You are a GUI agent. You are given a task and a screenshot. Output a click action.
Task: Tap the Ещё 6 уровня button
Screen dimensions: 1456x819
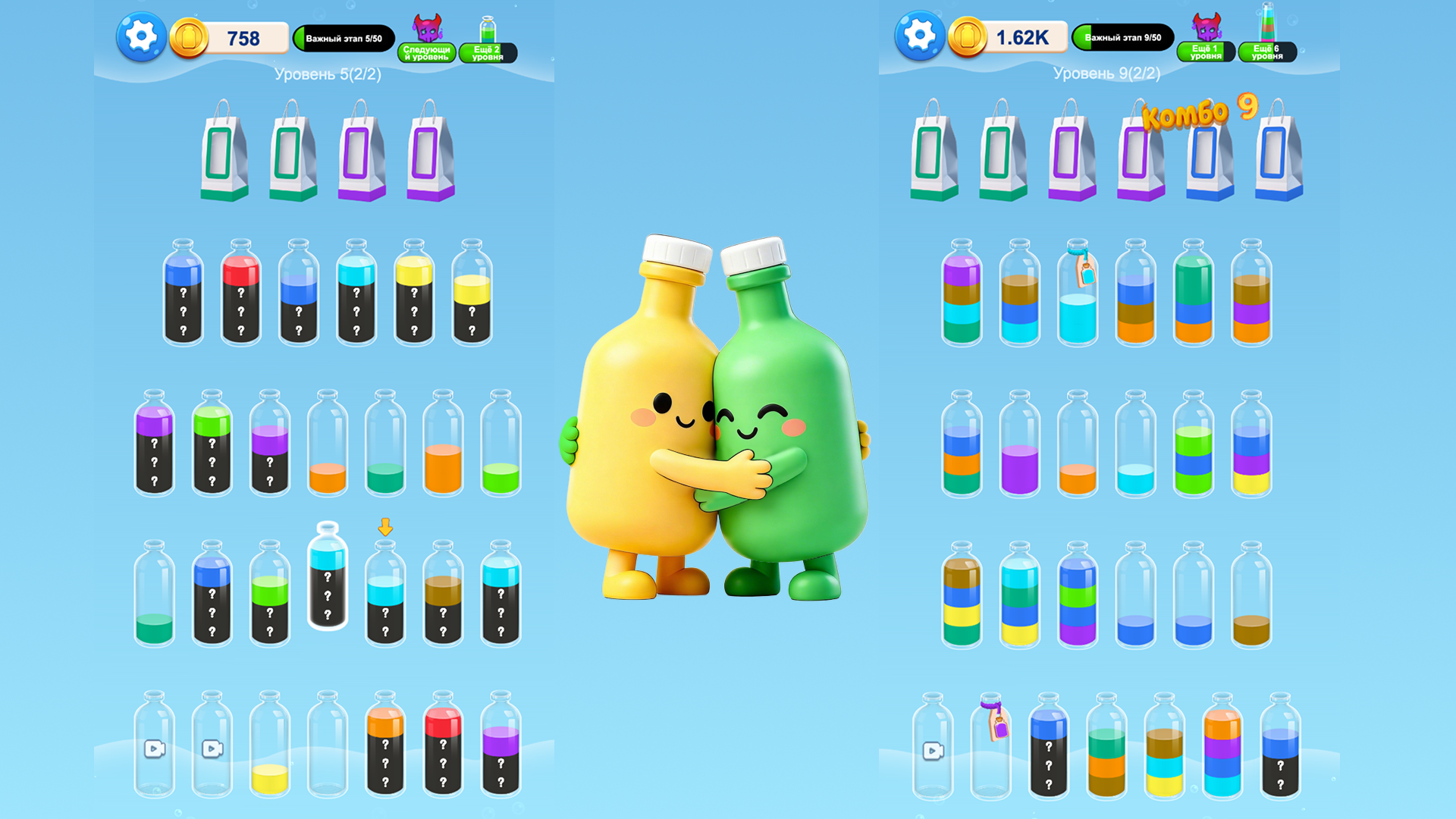tap(1266, 51)
